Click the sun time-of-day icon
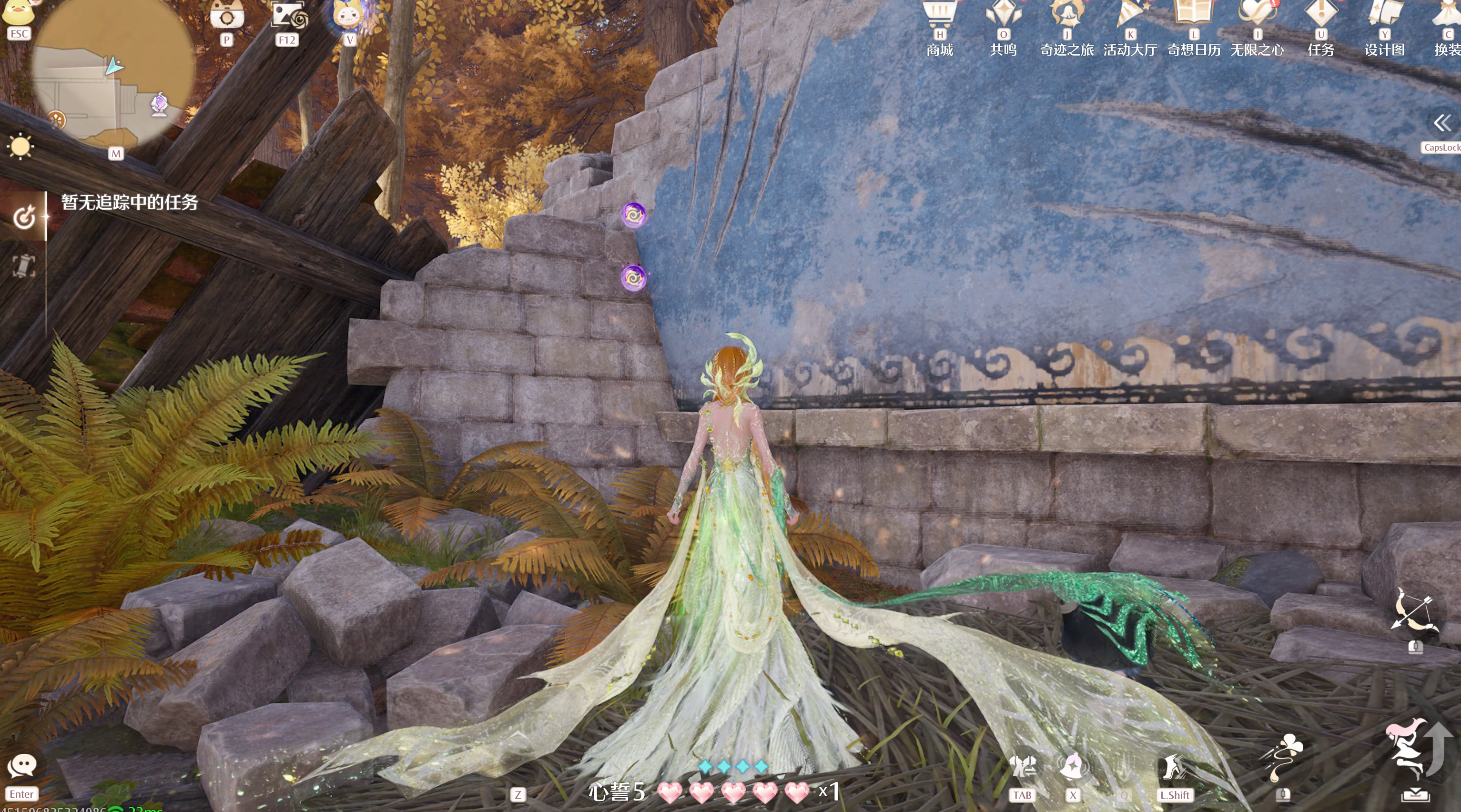1461x812 pixels. click(20, 146)
